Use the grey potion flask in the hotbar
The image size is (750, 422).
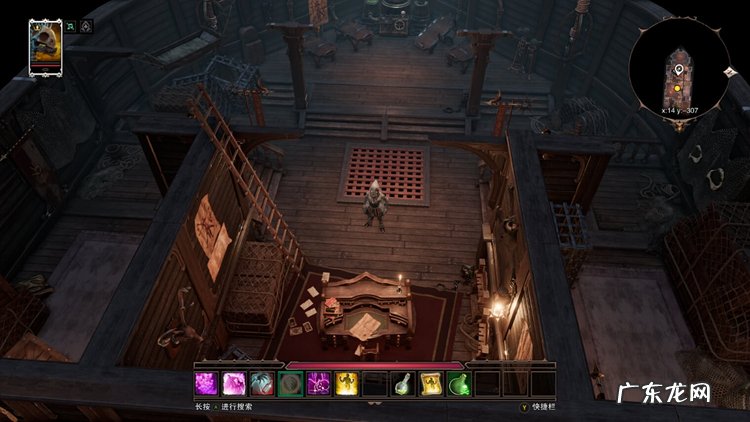coord(403,383)
